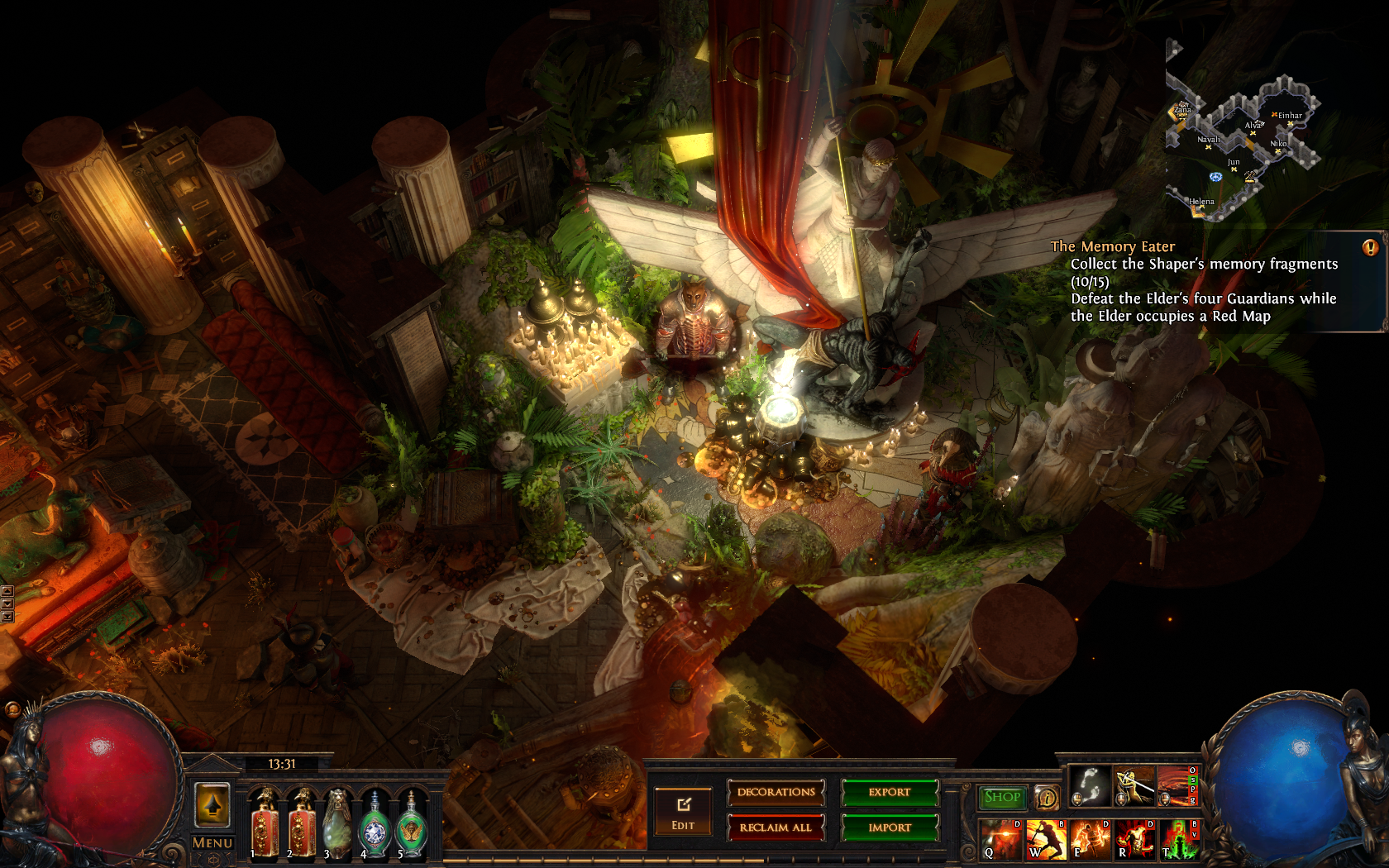Open the Menu panel
The height and width of the screenshot is (868, 1389).
[x=212, y=843]
